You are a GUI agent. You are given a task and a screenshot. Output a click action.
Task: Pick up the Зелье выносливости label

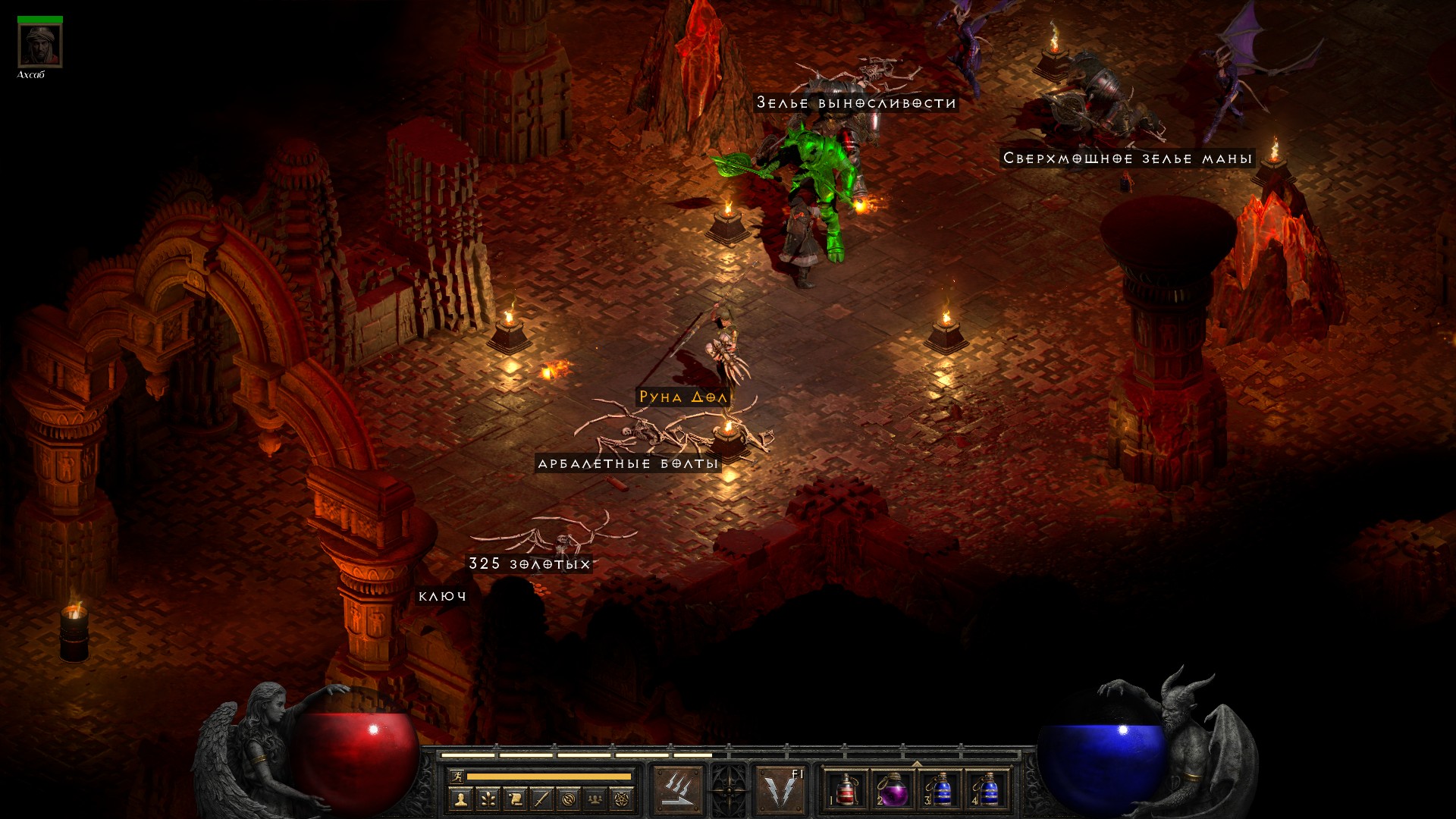(x=856, y=102)
